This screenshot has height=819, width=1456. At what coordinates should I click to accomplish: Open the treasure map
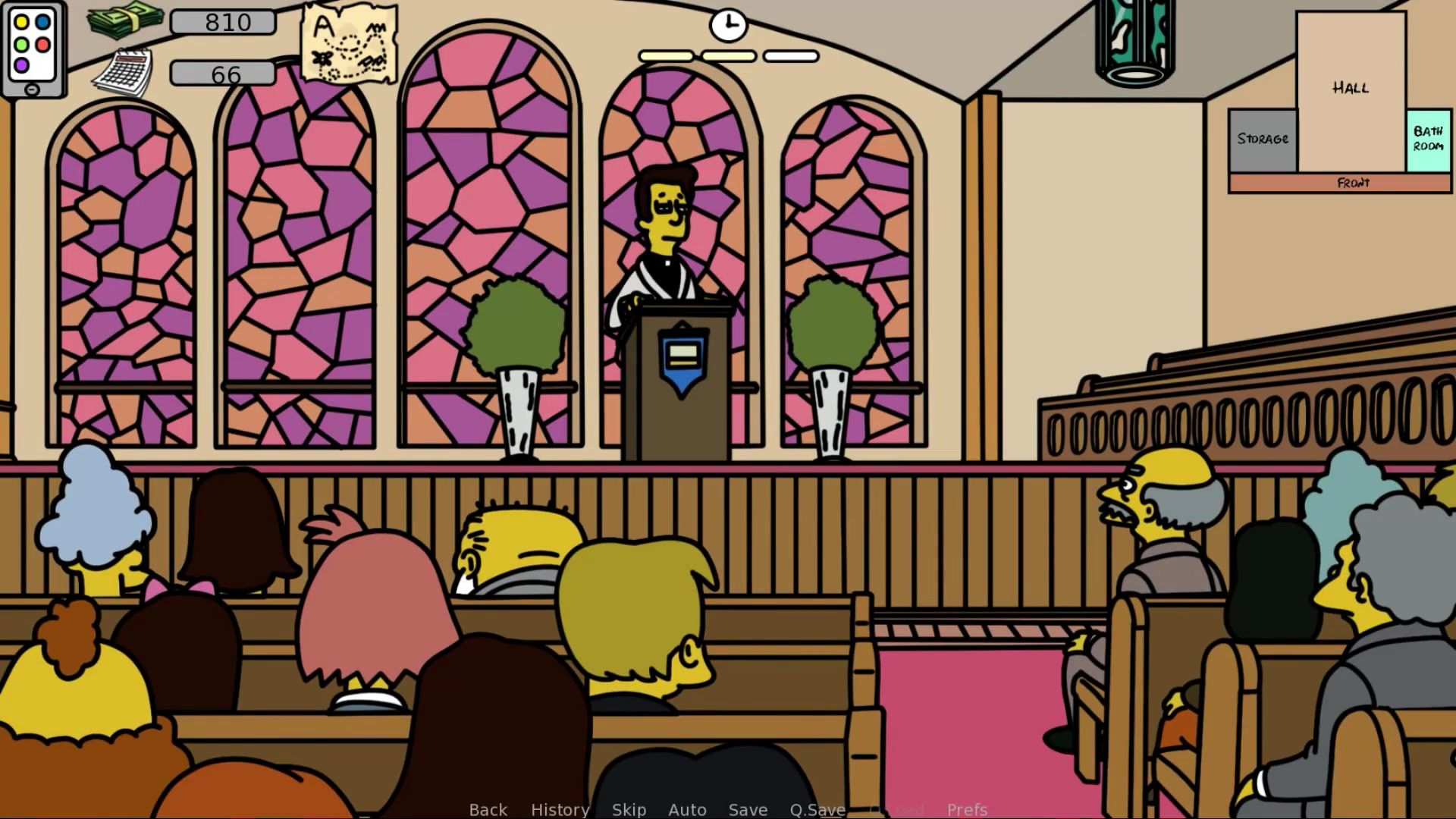[x=350, y=42]
